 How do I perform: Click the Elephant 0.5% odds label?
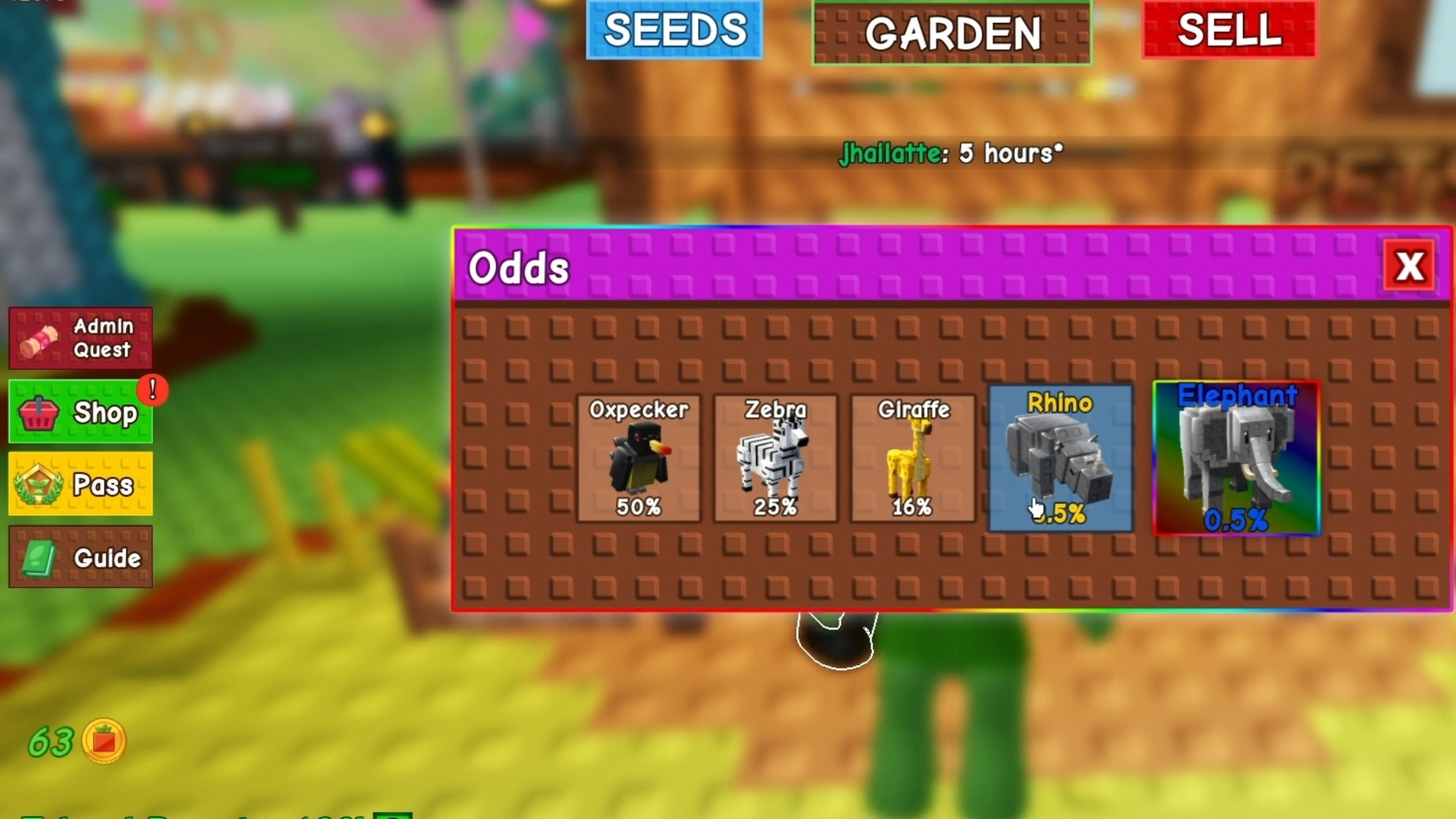coord(1236,520)
